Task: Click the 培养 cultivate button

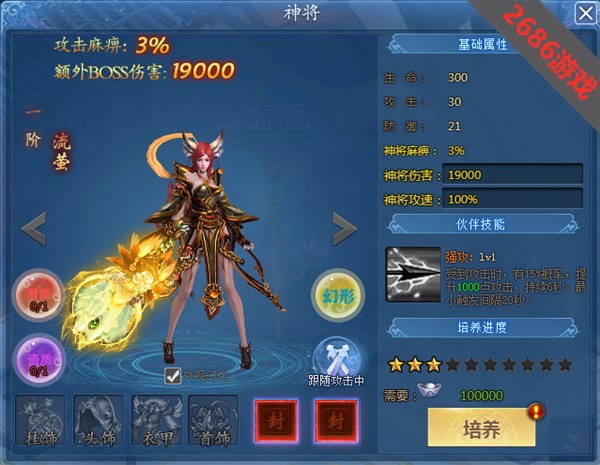Action: [x=481, y=427]
